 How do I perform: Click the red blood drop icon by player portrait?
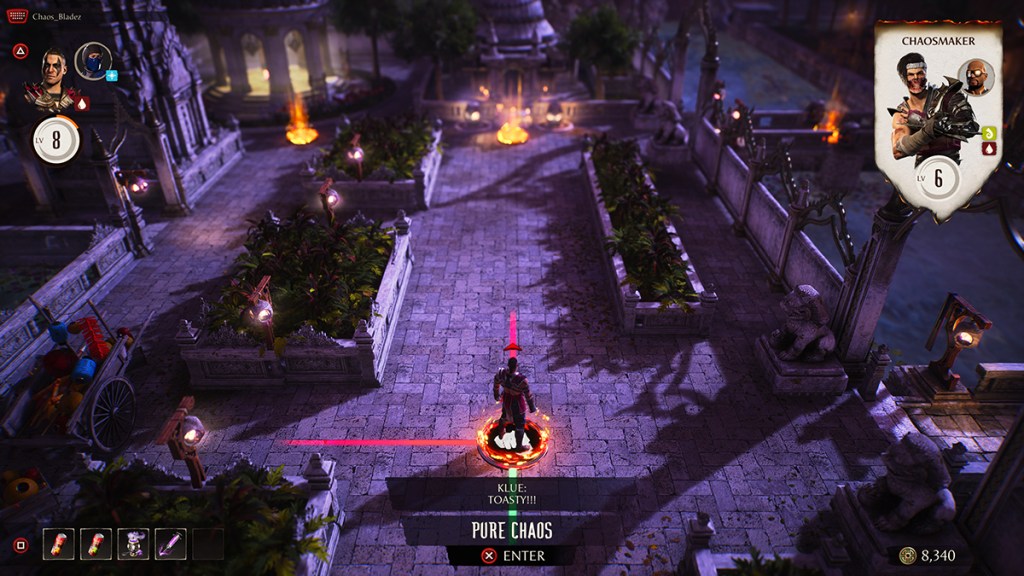[82, 102]
